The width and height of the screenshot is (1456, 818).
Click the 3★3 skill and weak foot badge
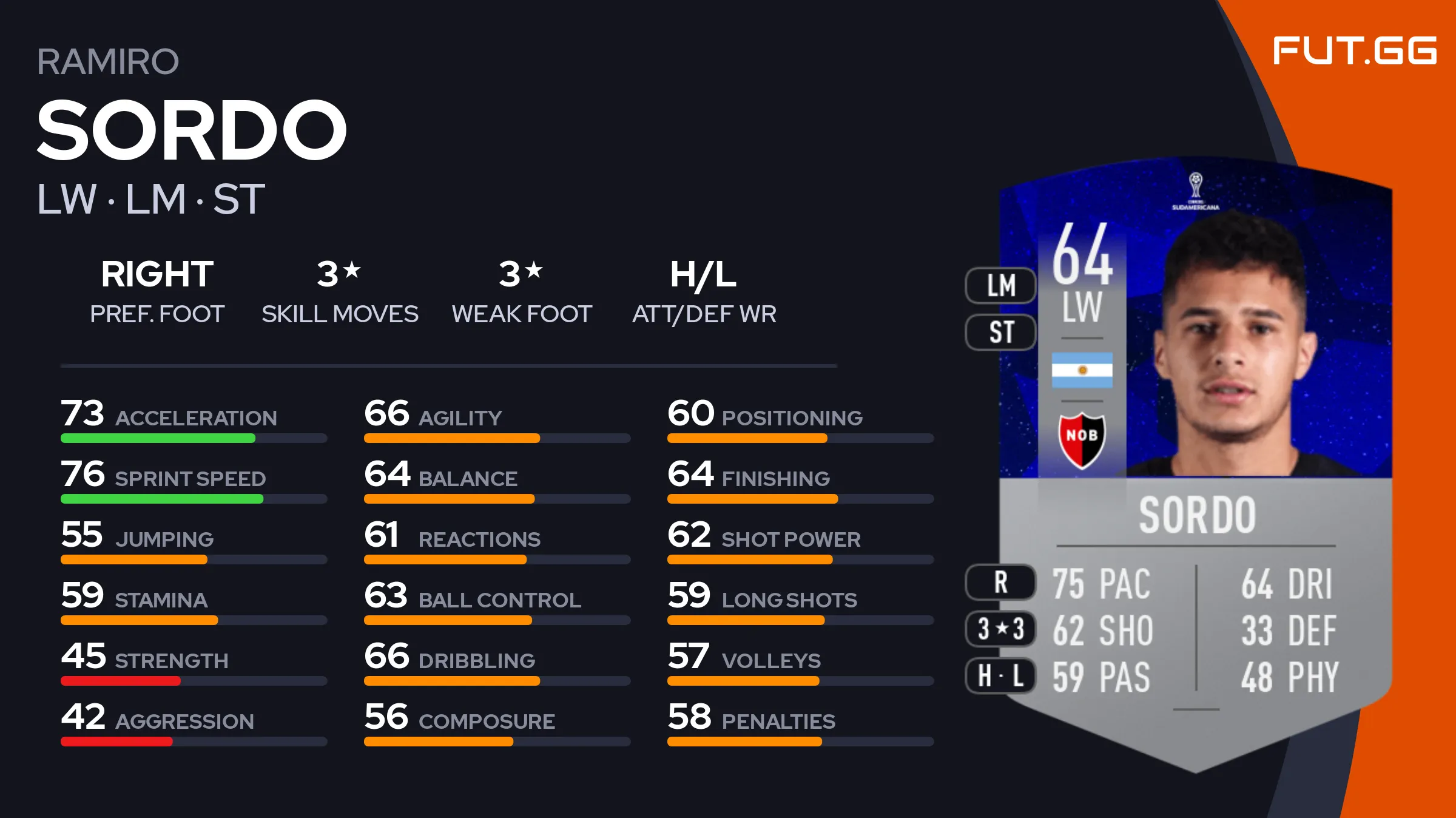click(x=1000, y=629)
